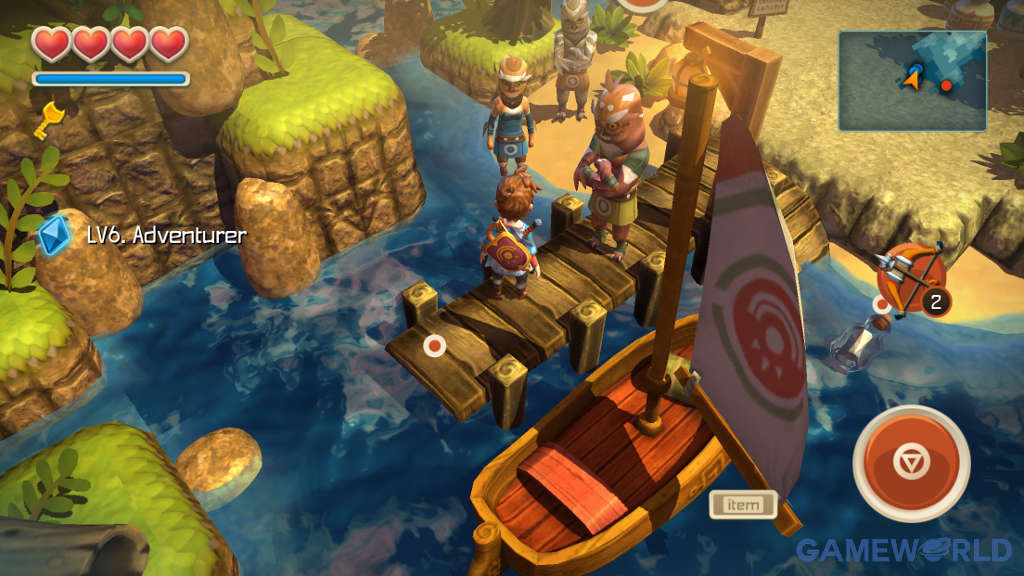
Task: Open the minimap in the corner
Action: [912, 81]
